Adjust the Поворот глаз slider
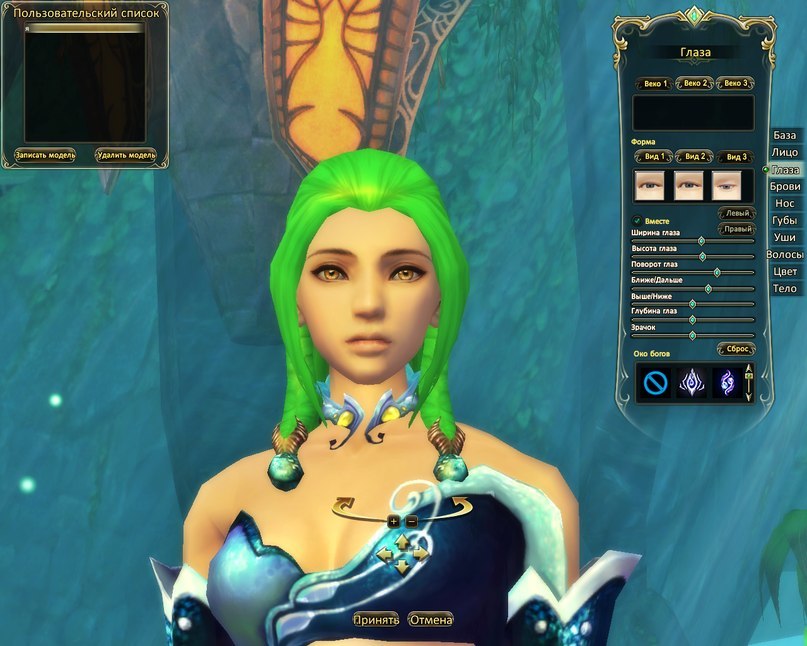This screenshot has width=807, height=646. coord(717,272)
